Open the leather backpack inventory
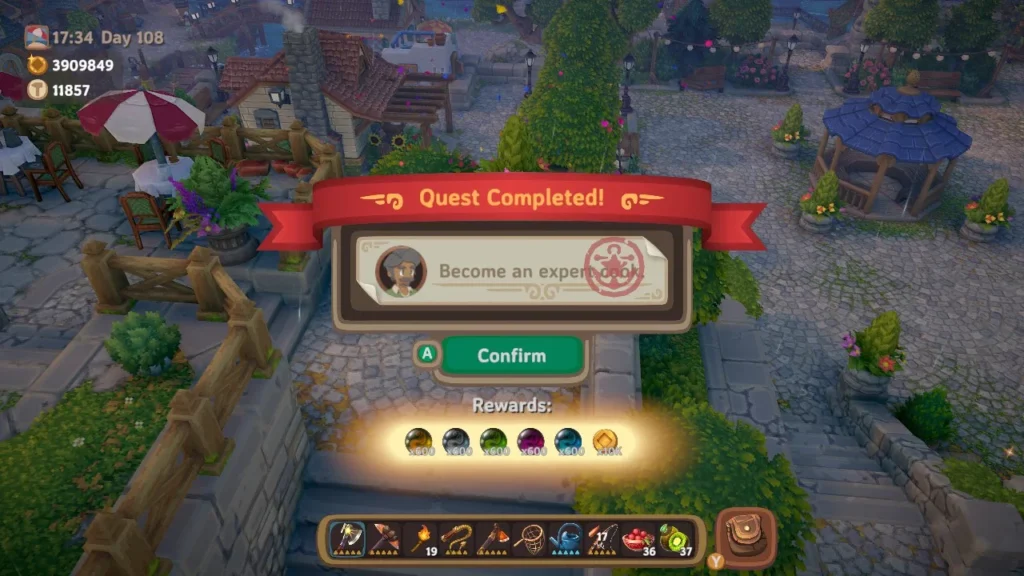1024x576 pixels. [x=745, y=537]
